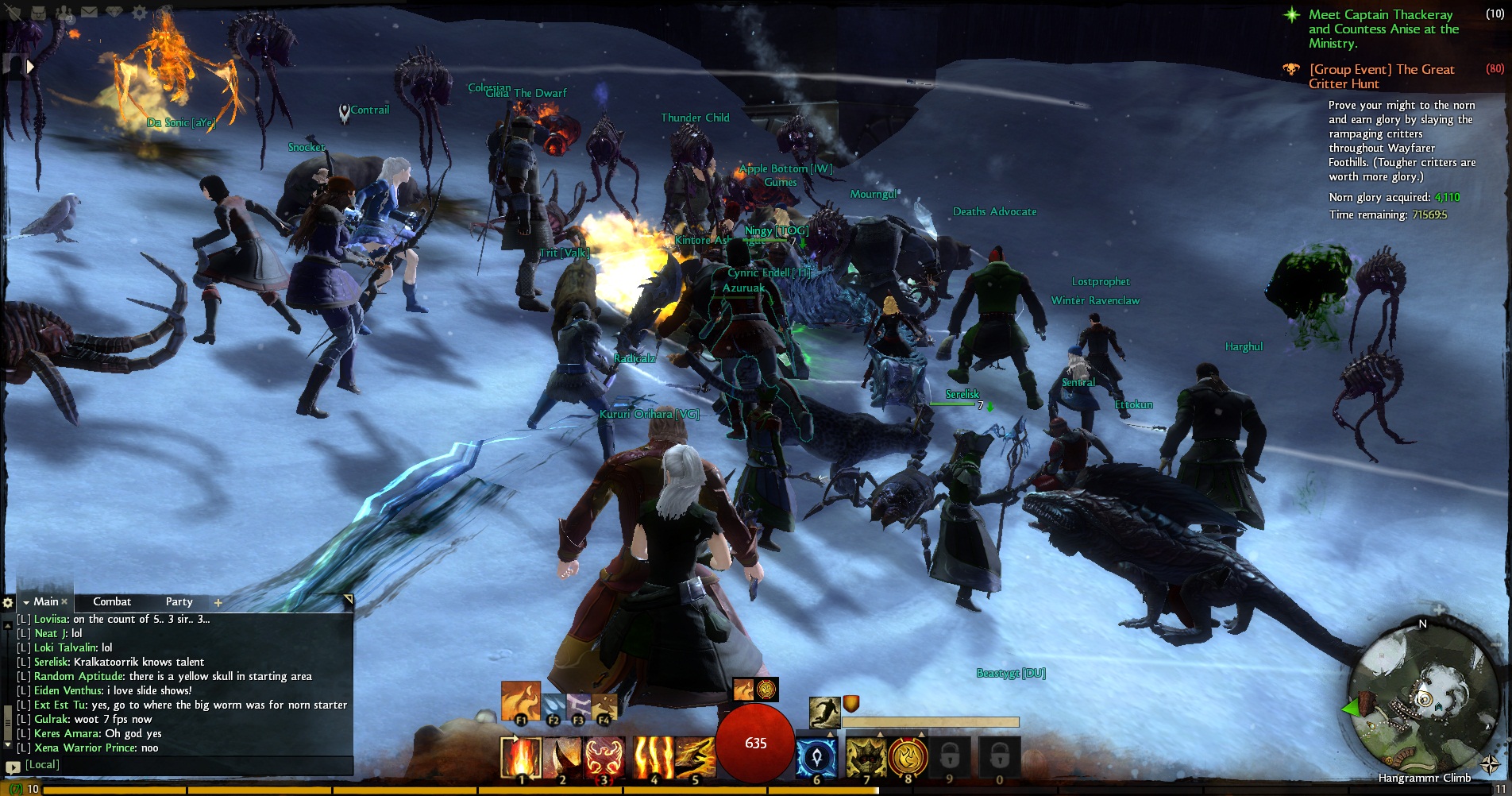Switch to Water Attunement with F2
The width and height of the screenshot is (1512, 796).
pyautogui.click(x=553, y=707)
